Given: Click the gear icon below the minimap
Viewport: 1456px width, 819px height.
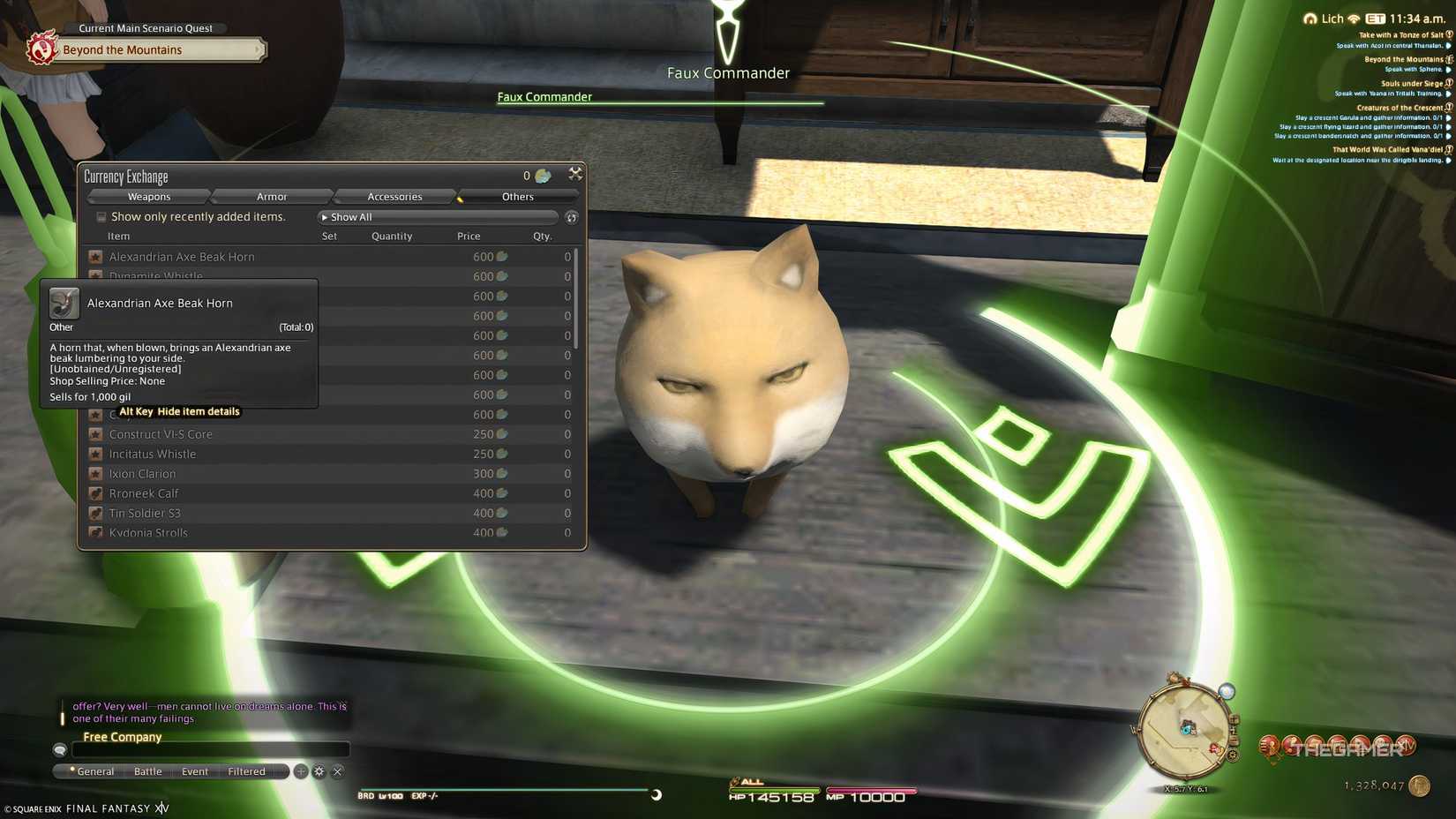Looking at the screenshot, I should pyautogui.click(x=1232, y=755).
